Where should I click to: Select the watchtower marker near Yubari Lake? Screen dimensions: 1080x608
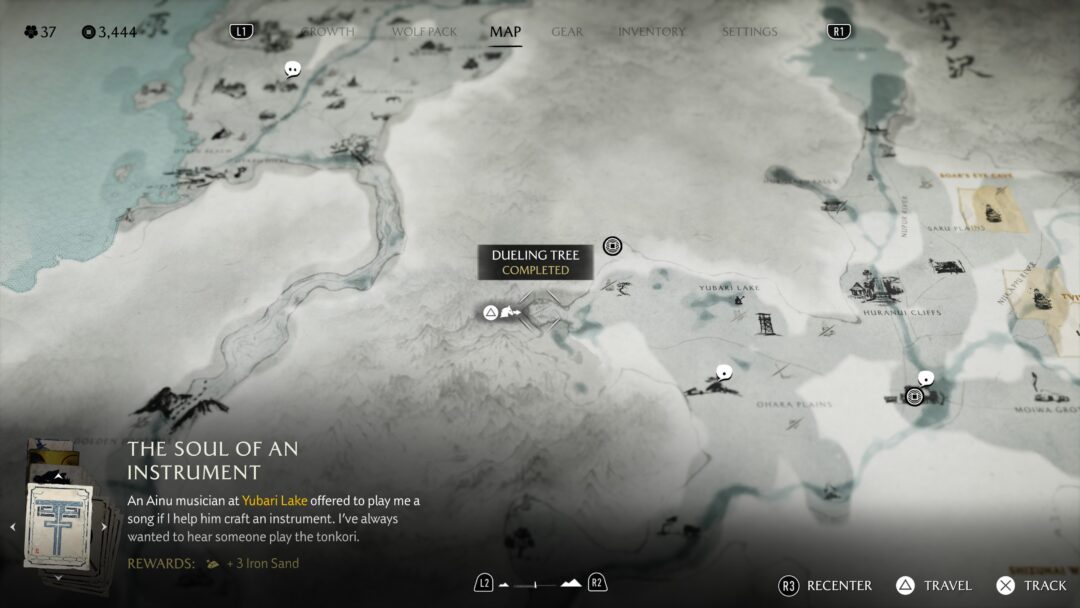[x=767, y=323]
